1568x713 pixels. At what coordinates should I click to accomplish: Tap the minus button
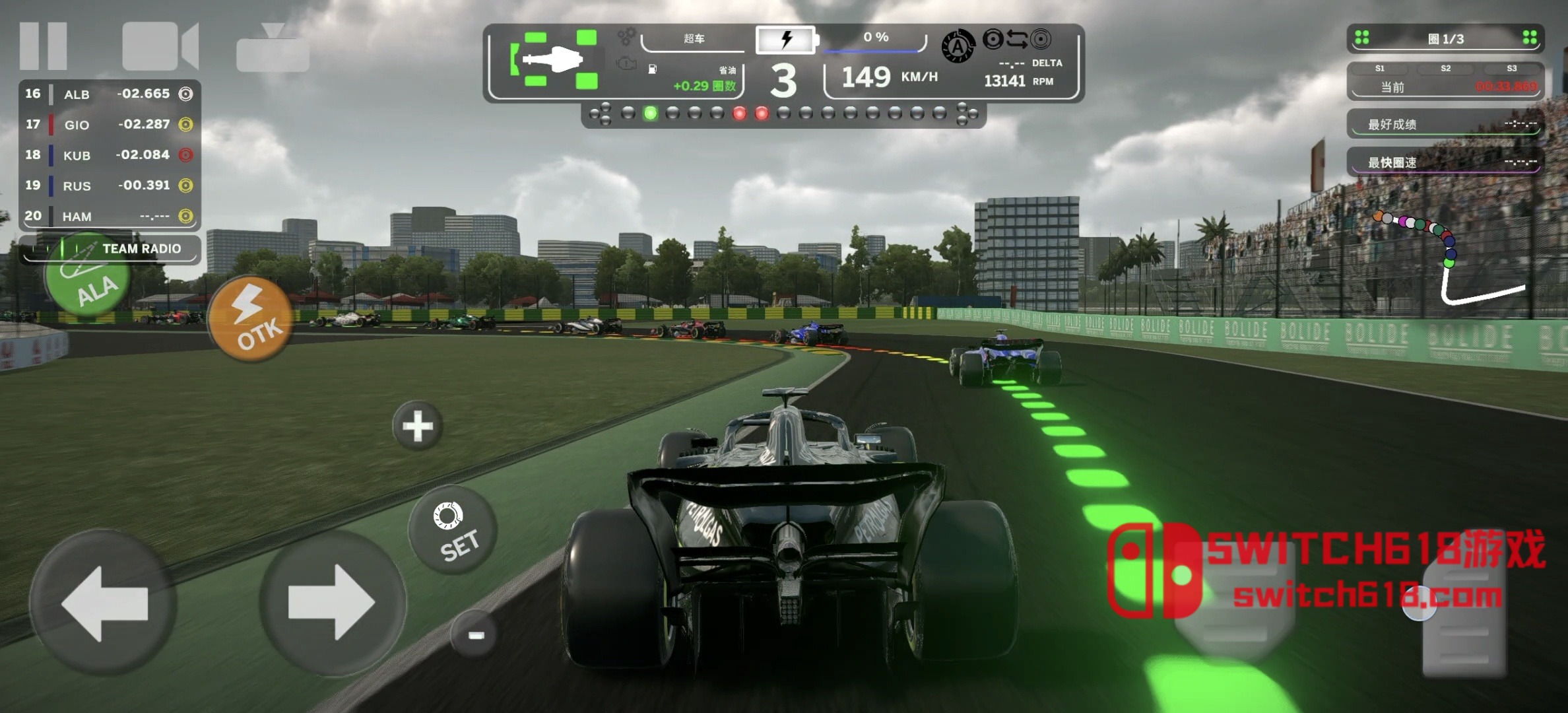(x=475, y=635)
